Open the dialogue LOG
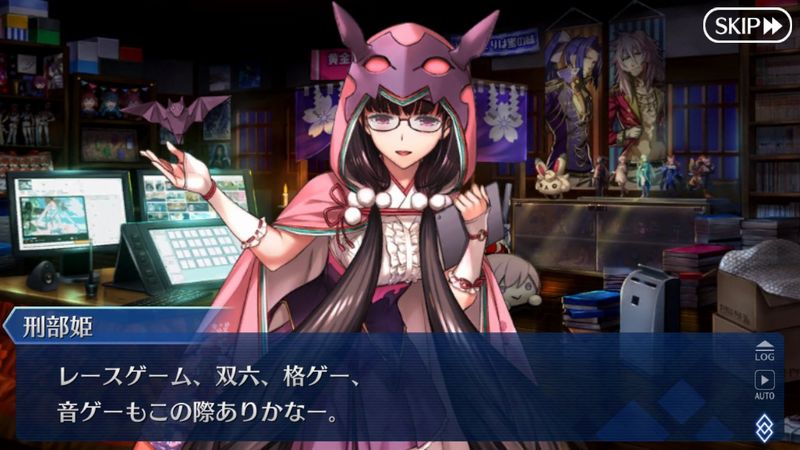 pyautogui.click(x=764, y=350)
